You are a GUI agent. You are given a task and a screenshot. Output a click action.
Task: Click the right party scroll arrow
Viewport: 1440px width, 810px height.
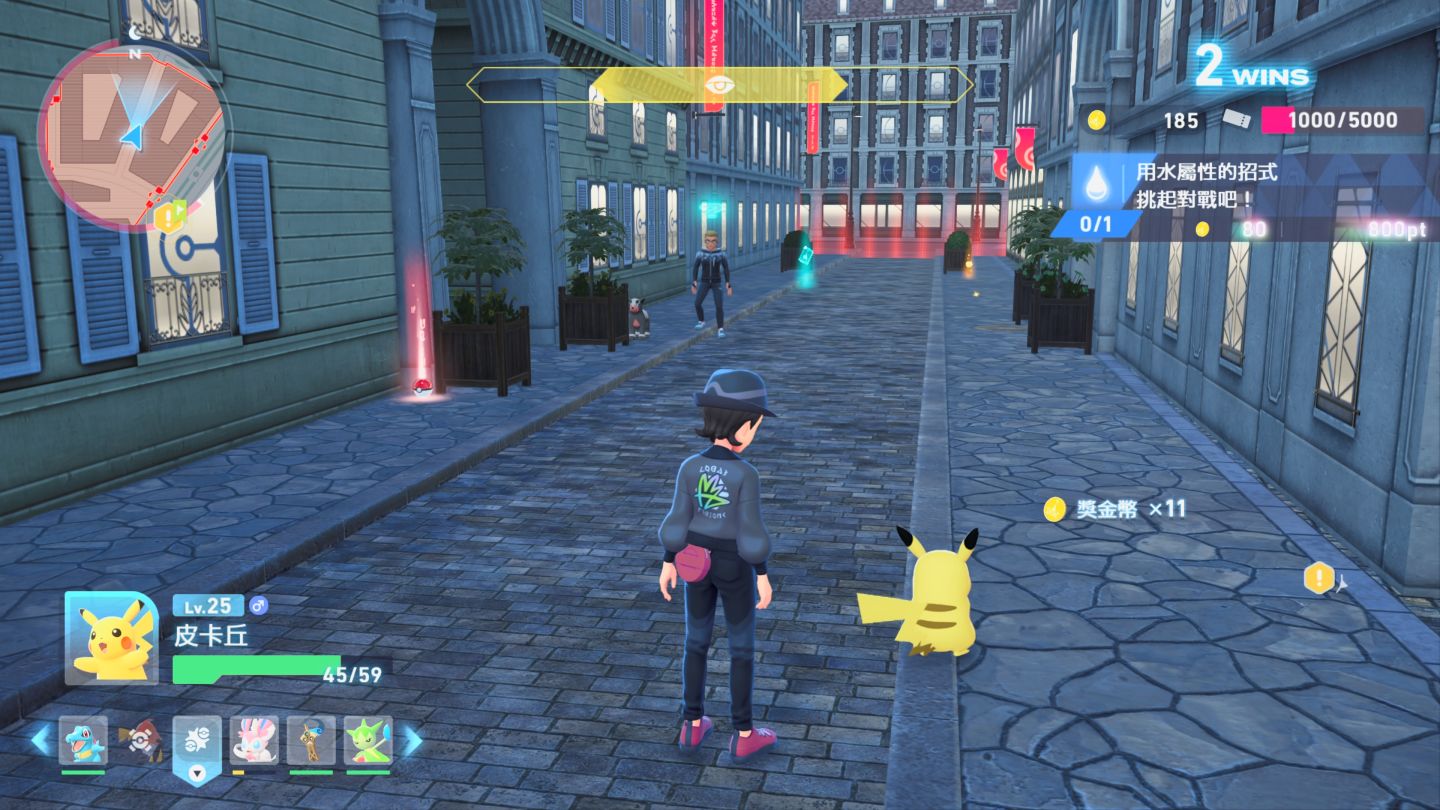tap(412, 740)
